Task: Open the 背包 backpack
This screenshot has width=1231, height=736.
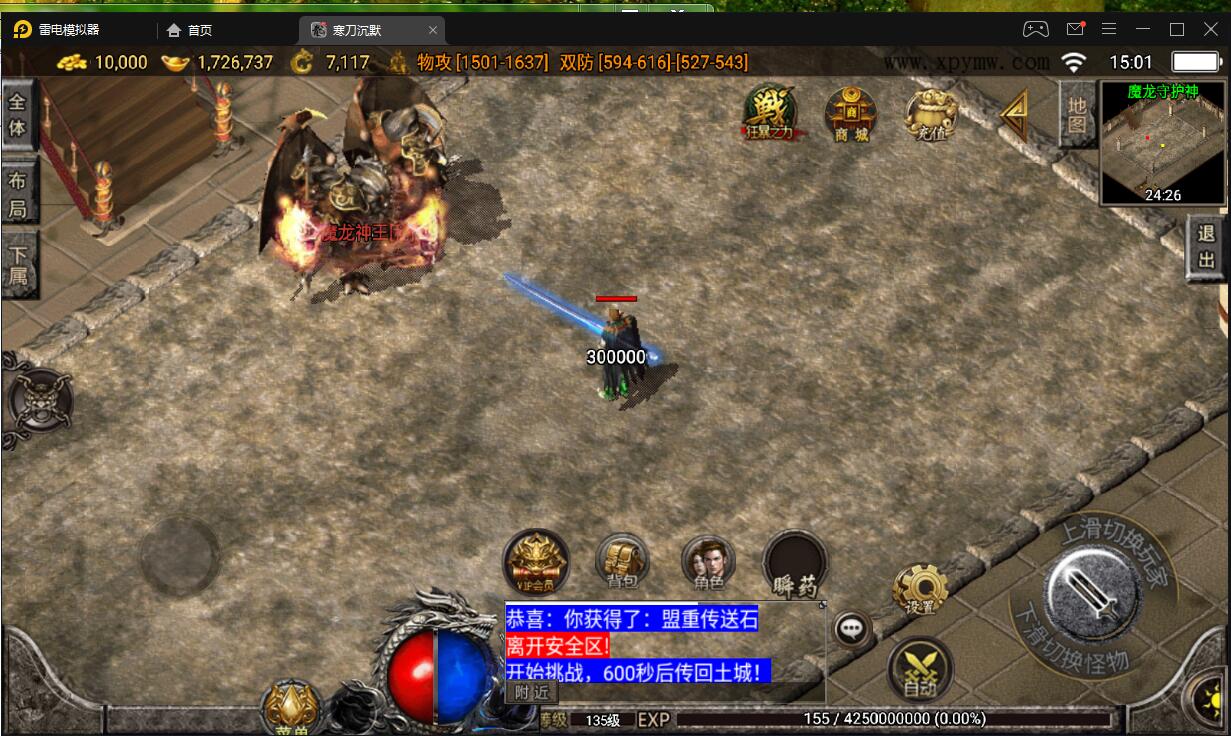Action: (622, 560)
